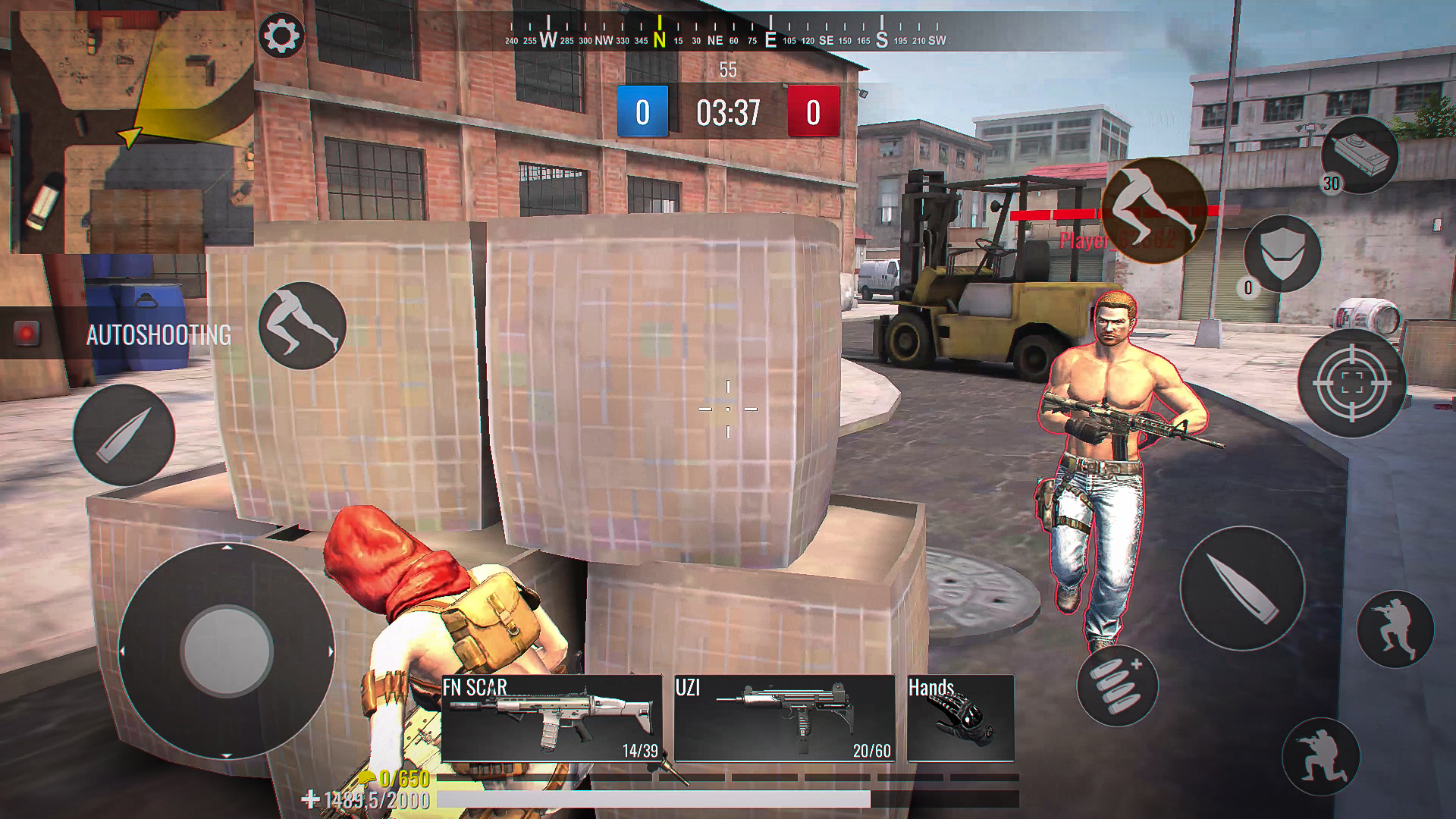This screenshot has width=1456, height=819.
Task: Tap the movement joystick's centre knob
Action: 227,650
